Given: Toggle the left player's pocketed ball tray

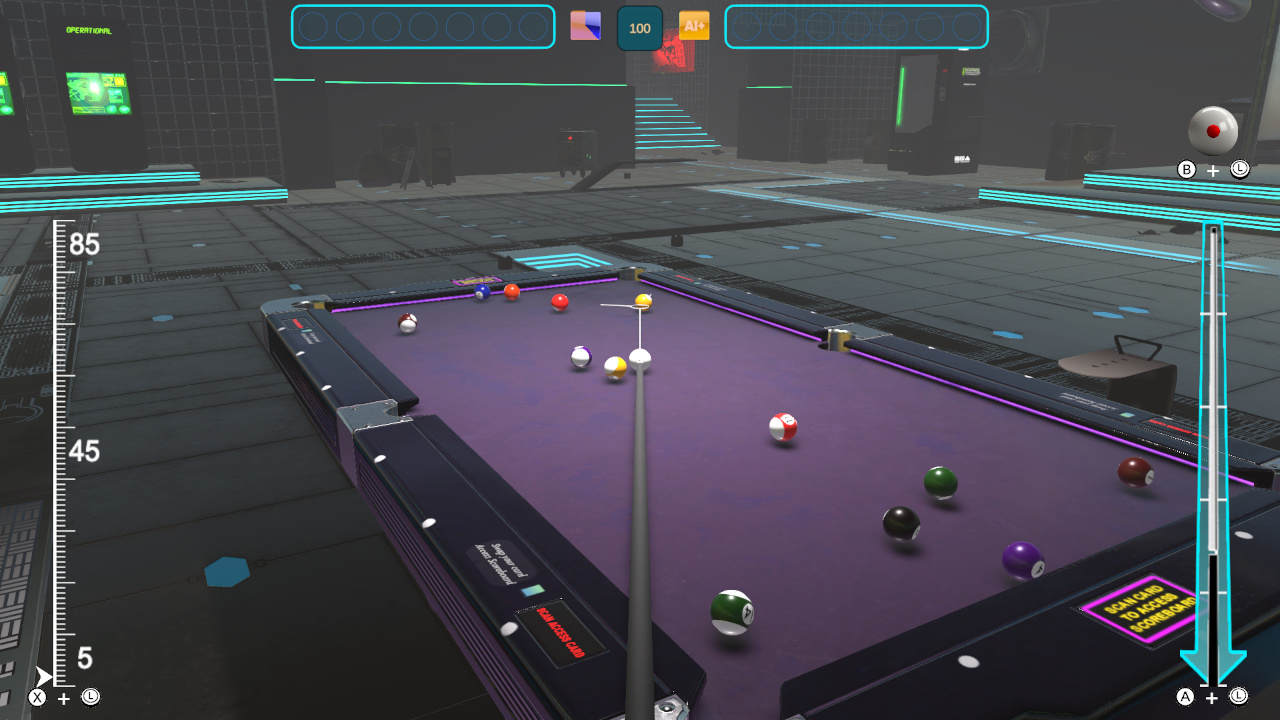Looking at the screenshot, I should click(423, 28).
